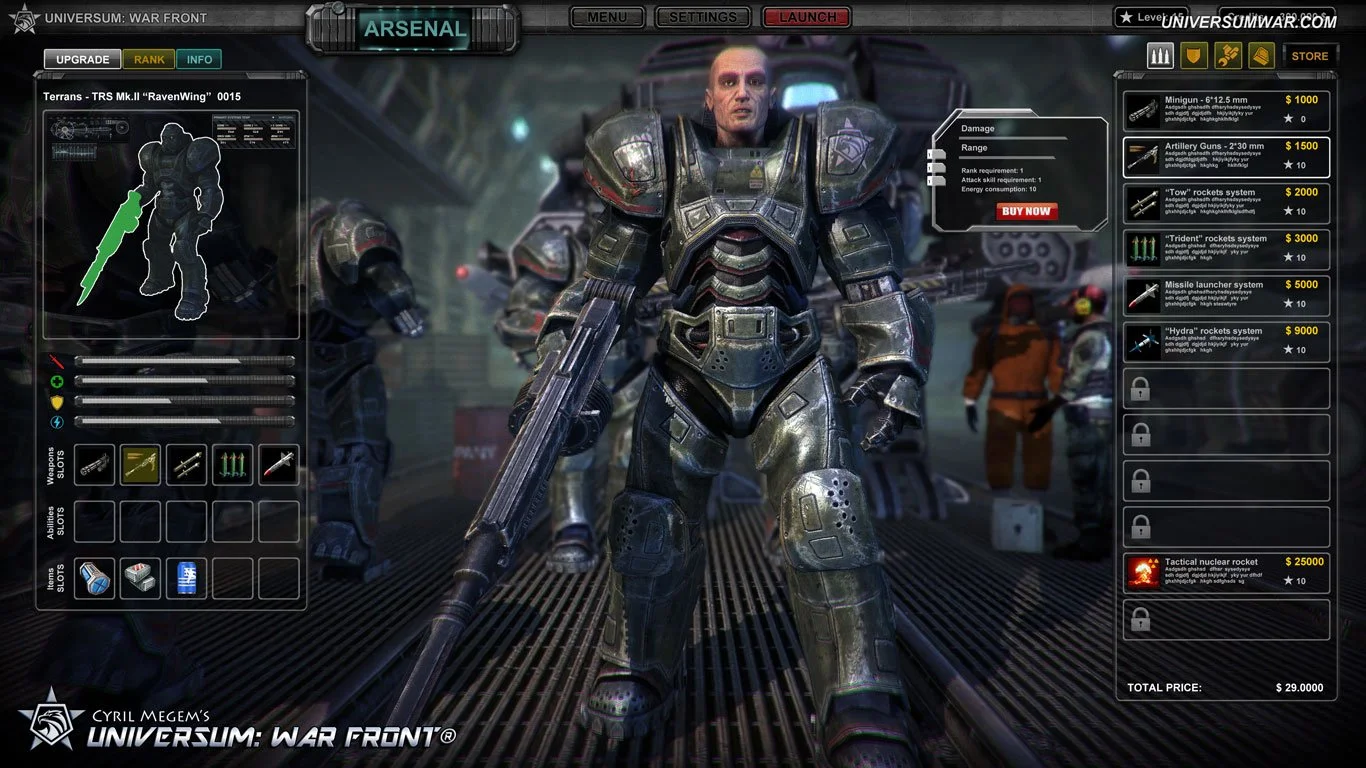Open the wrench tools store category
The width and height of the screenshot is (1366, 768).
1227,55
